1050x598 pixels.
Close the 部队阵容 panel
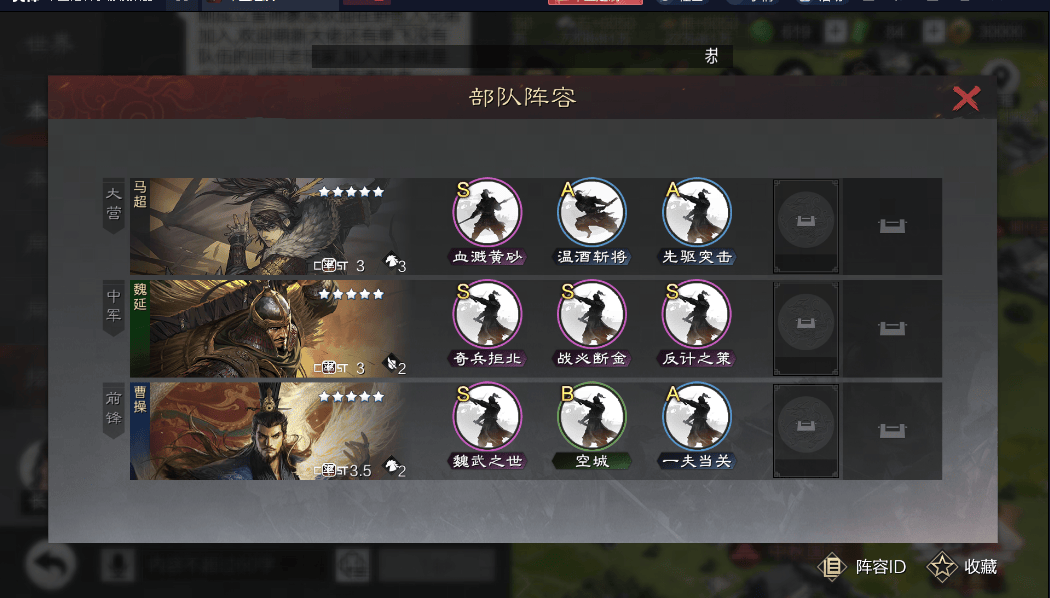tap(966, 98)
